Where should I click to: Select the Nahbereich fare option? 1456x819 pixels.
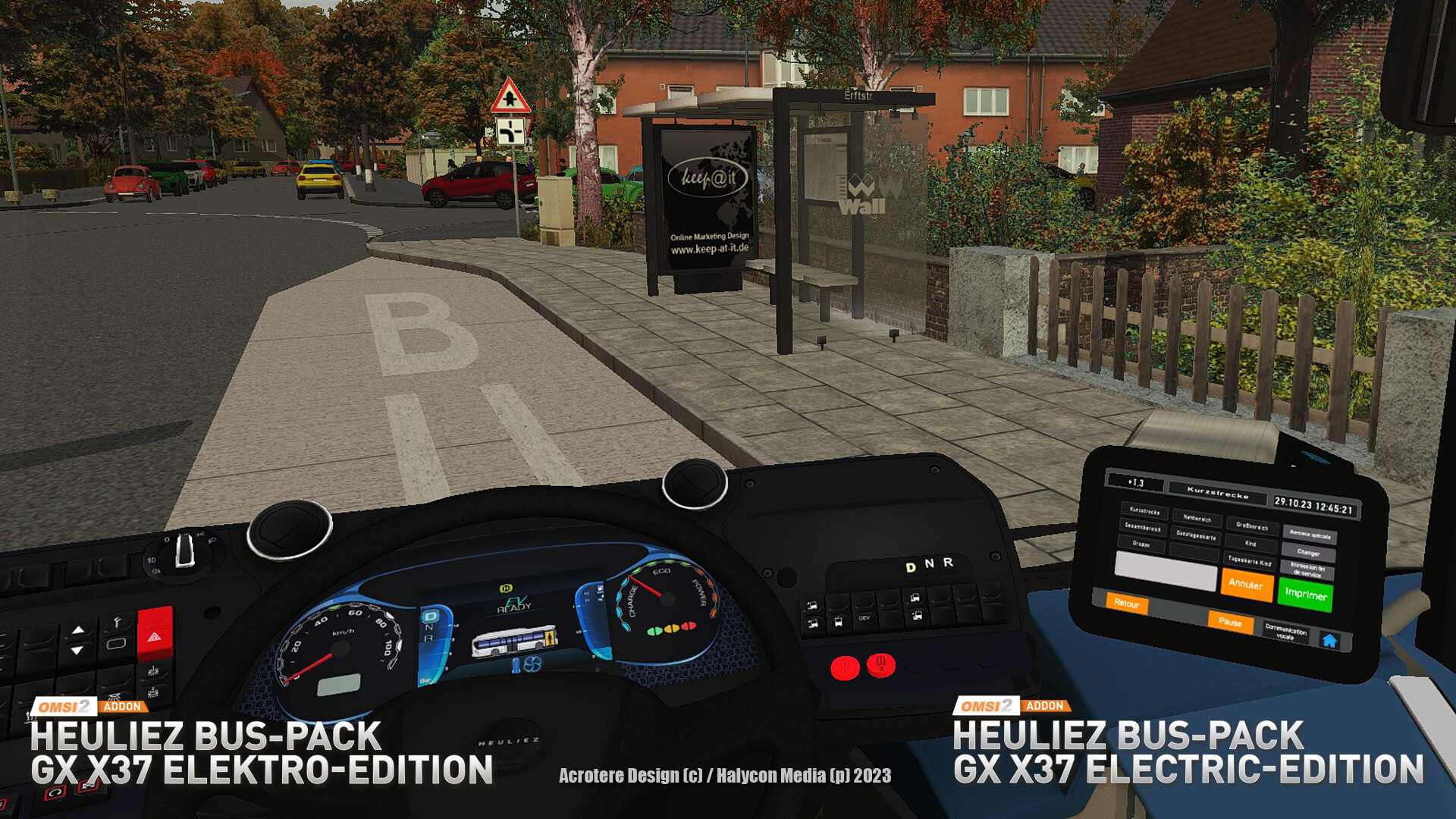[x=1196, y=519]
